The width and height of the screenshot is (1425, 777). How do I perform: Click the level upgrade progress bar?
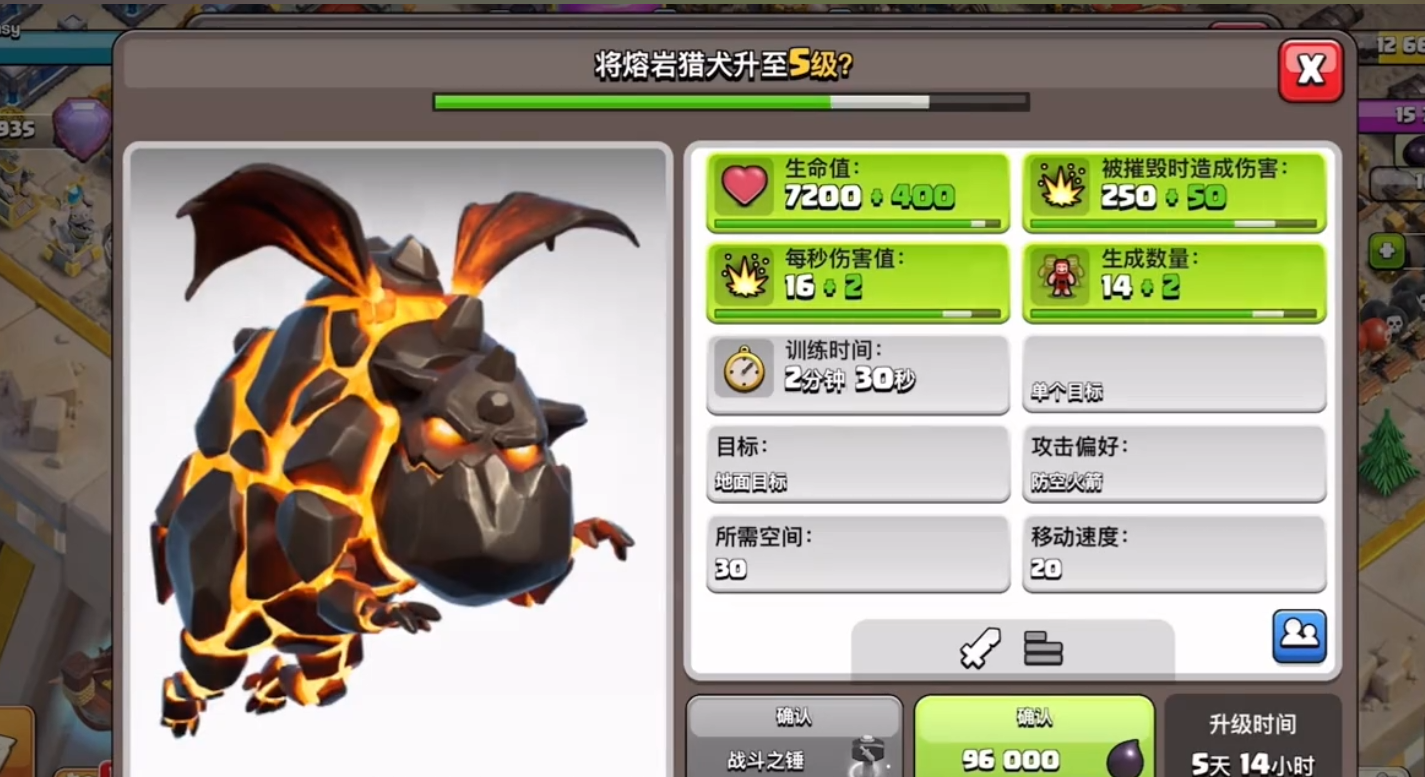[x=730, y=99]
